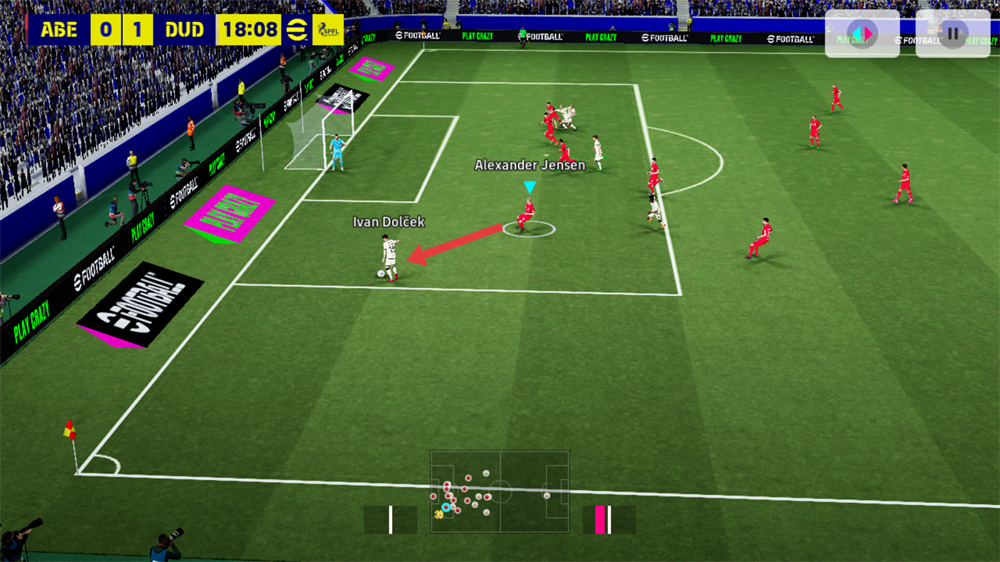
Task: Tap the cyan and pink arrows button
Action: 861,34
